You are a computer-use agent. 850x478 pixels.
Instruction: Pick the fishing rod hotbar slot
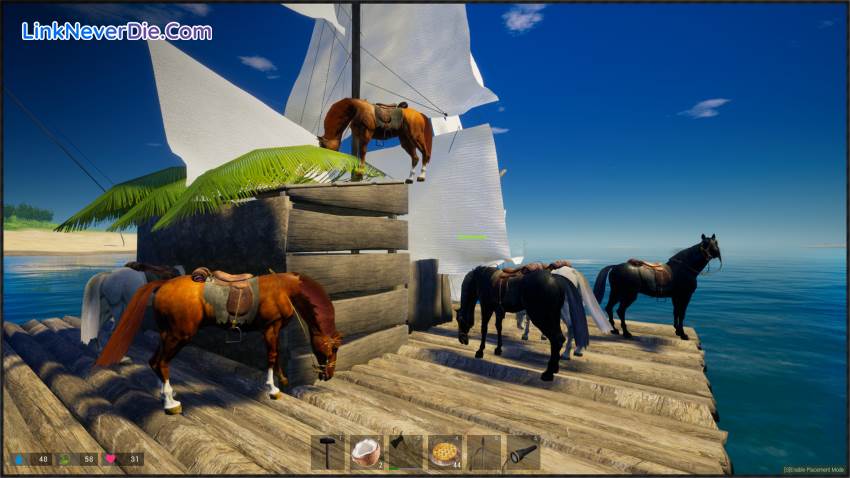pos(483,452)
